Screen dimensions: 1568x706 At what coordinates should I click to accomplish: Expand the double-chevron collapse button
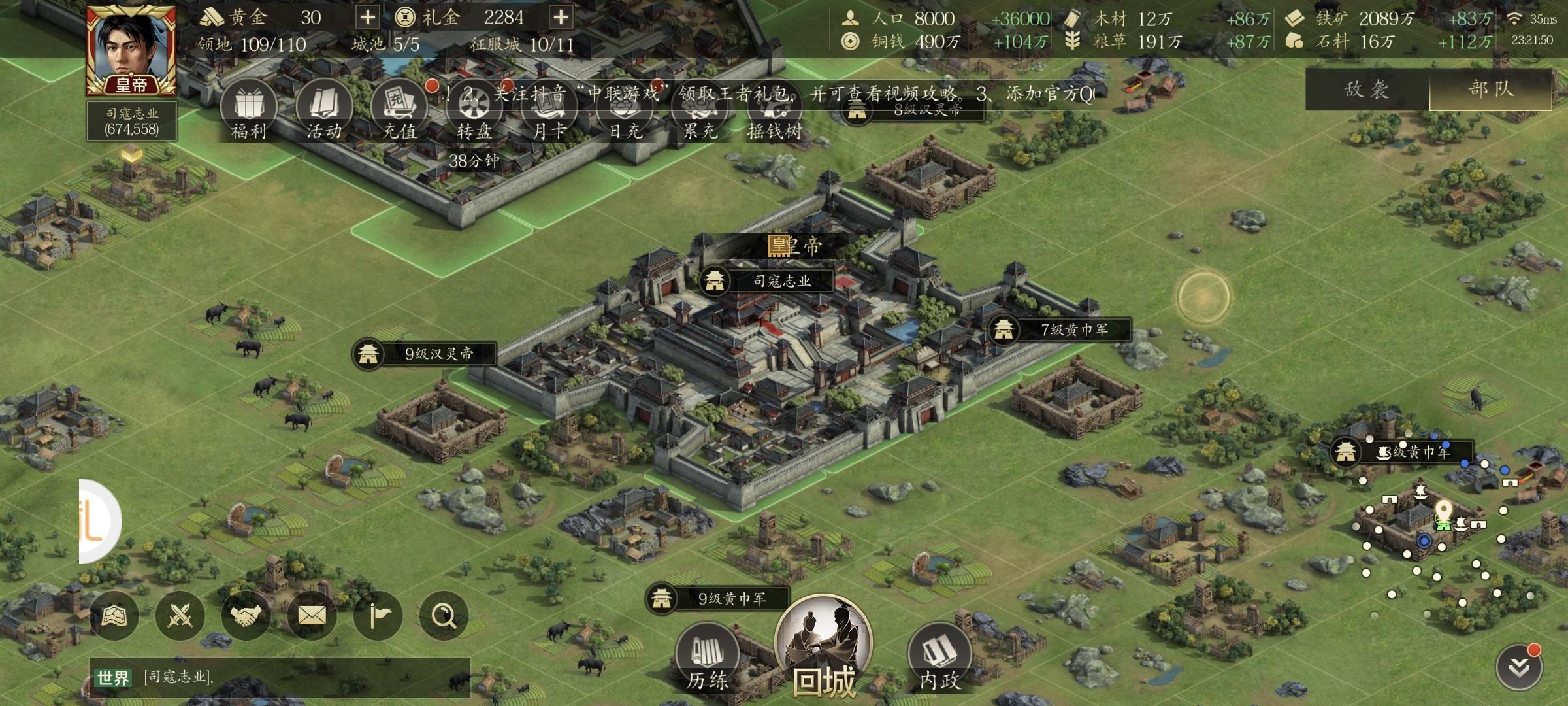(x=1519, y=667)
